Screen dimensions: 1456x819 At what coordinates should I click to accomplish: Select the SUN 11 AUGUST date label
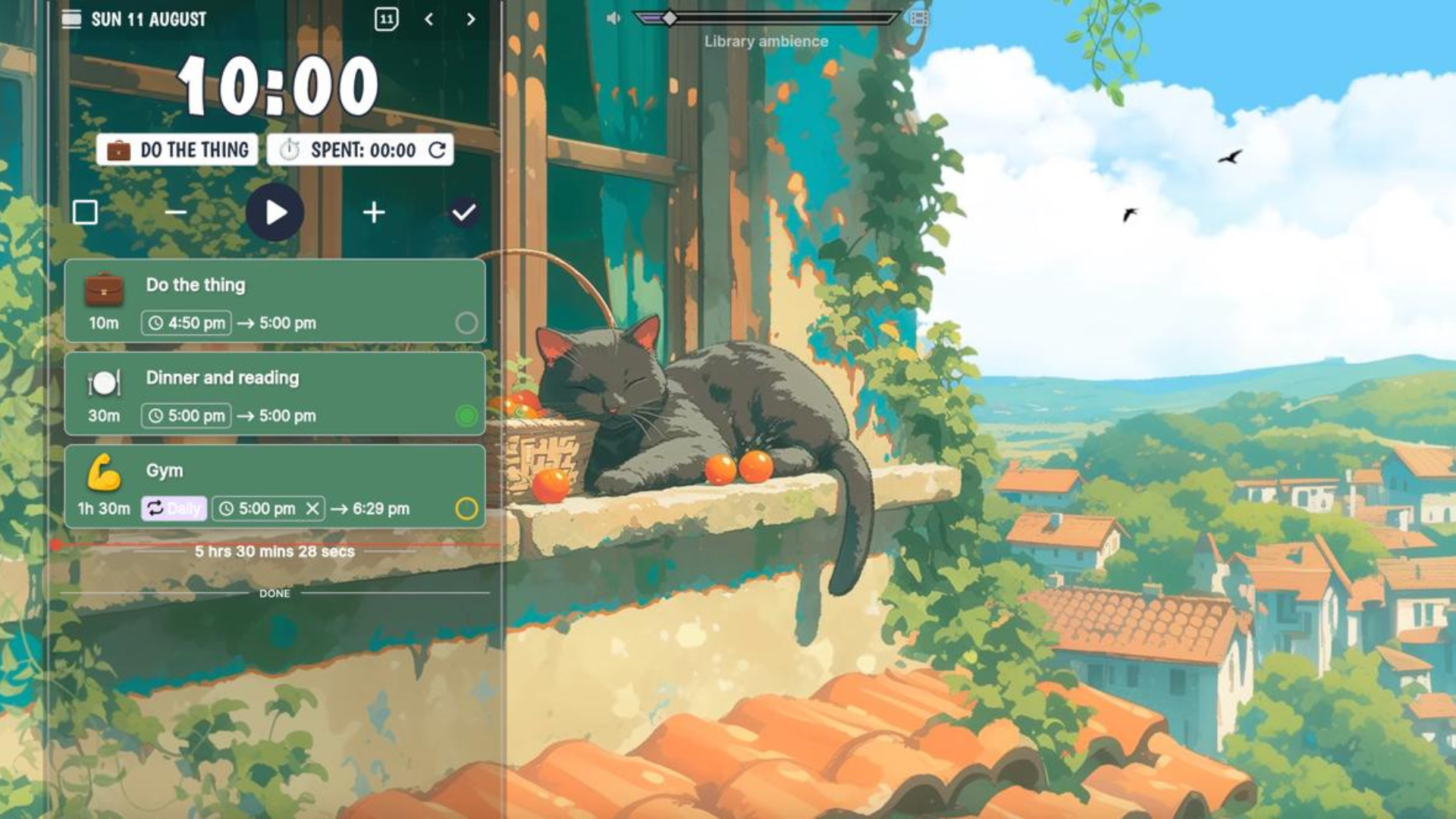coord(149,18)
